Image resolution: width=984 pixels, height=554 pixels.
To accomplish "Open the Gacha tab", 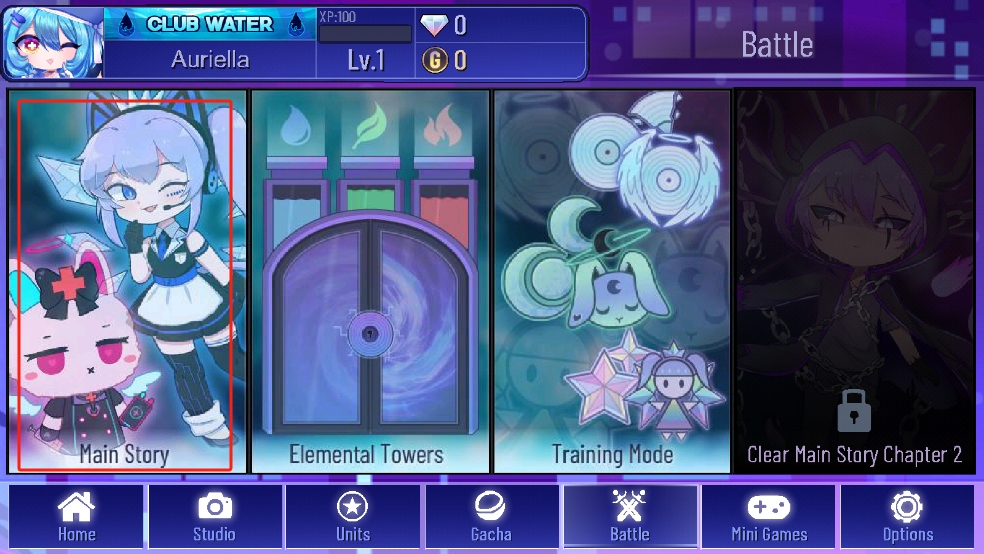I will tap(491, 517).
